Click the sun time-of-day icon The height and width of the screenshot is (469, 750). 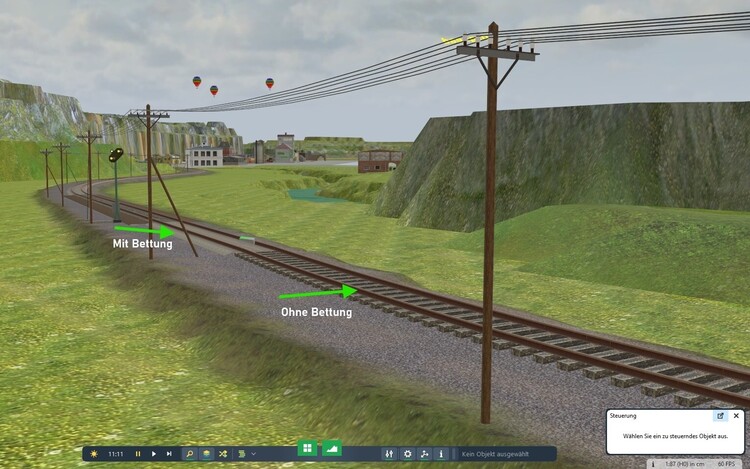(x=94, y=454)
